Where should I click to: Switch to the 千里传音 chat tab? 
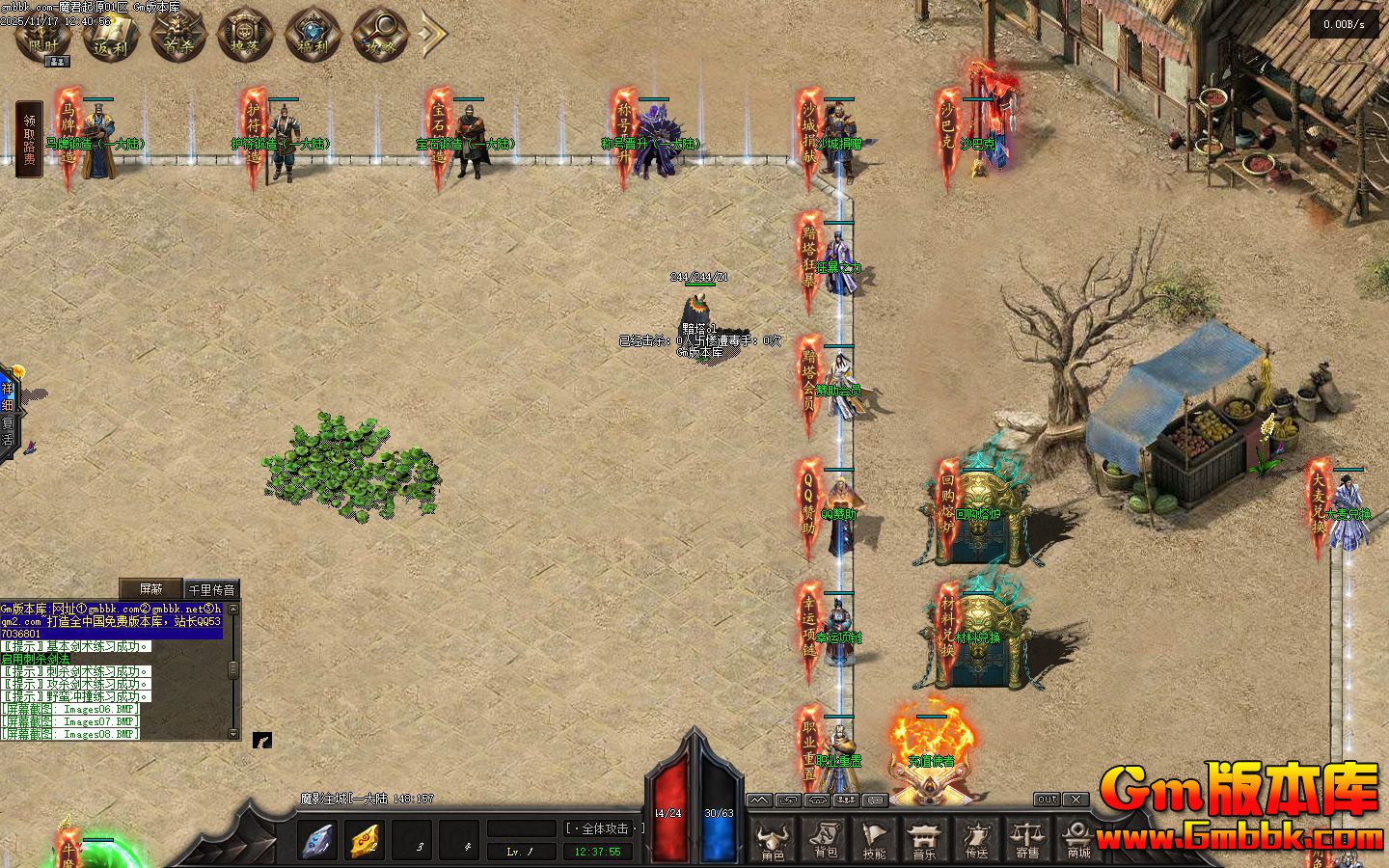(x=211, y=589)
